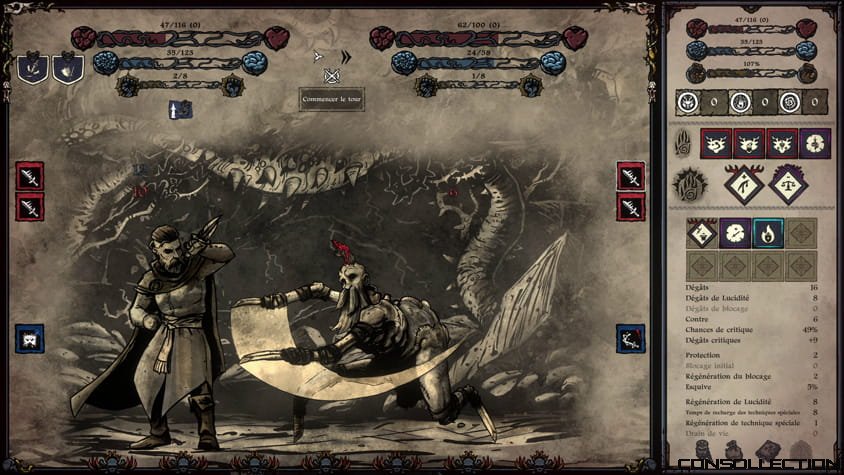The image size is (844, 475).
Task: Select the feather shield icon
Action: (x=32, y=68)
